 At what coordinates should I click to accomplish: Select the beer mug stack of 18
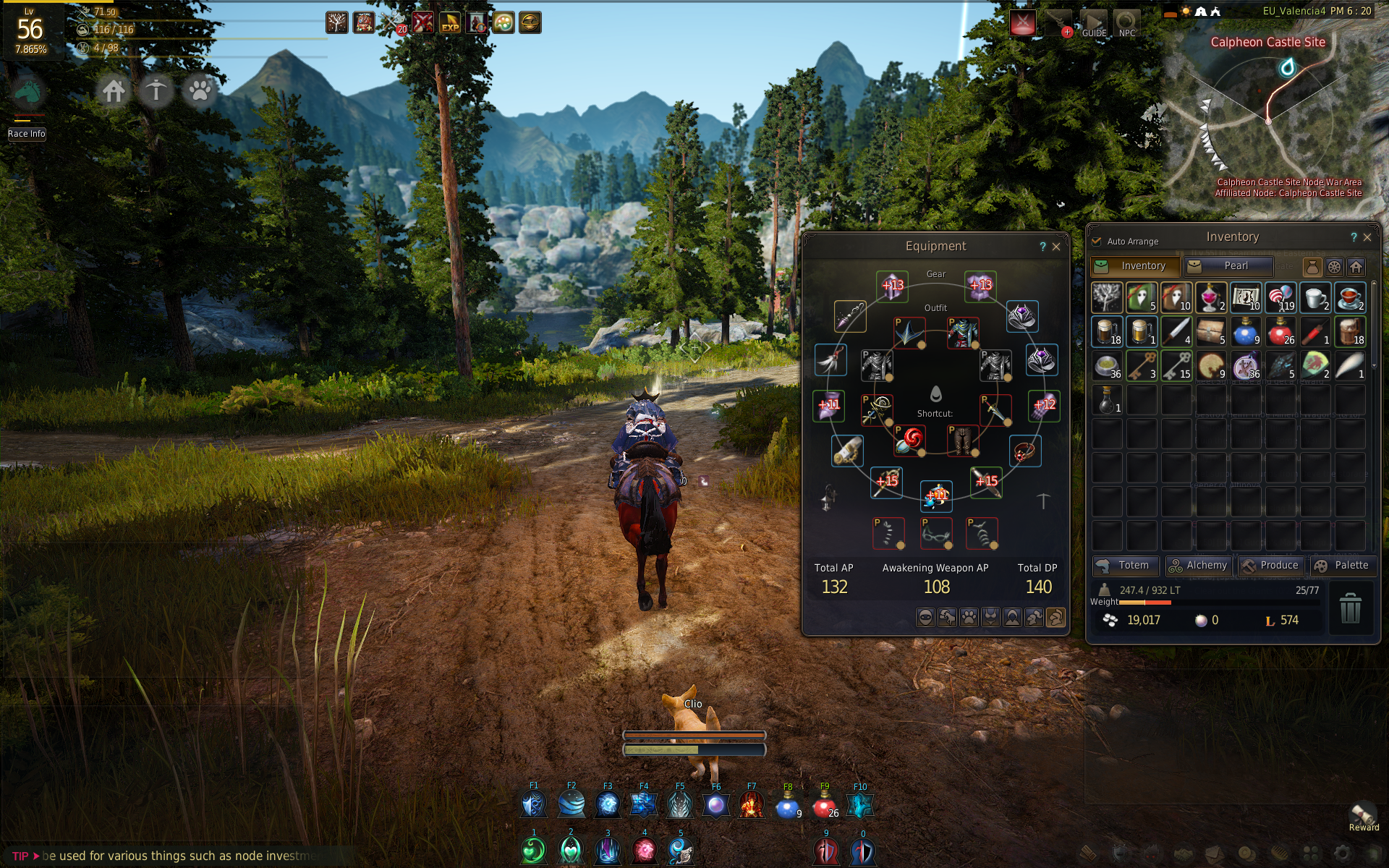1106,332
